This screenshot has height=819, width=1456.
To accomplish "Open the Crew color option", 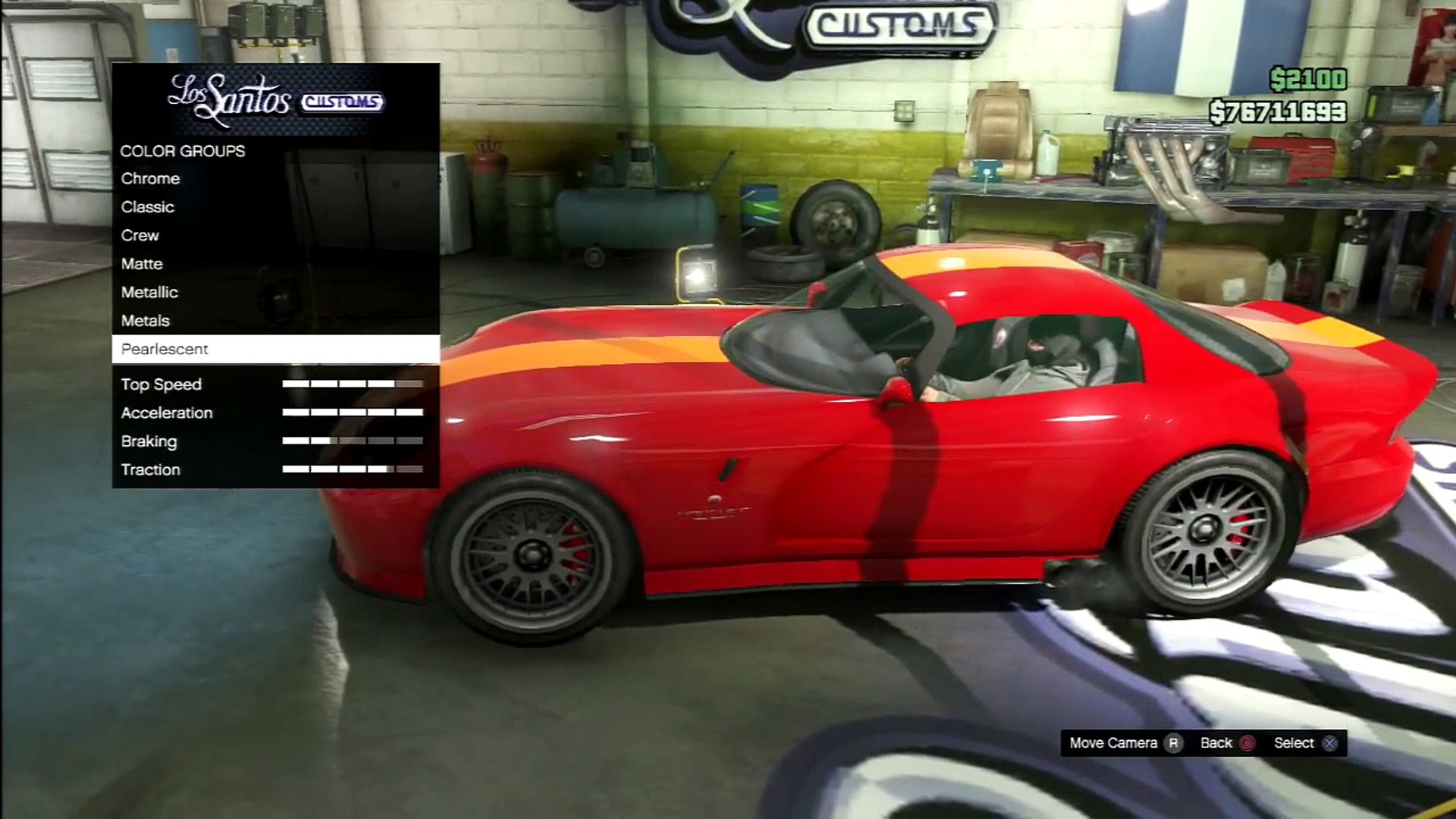I will [x=140, y=236].
